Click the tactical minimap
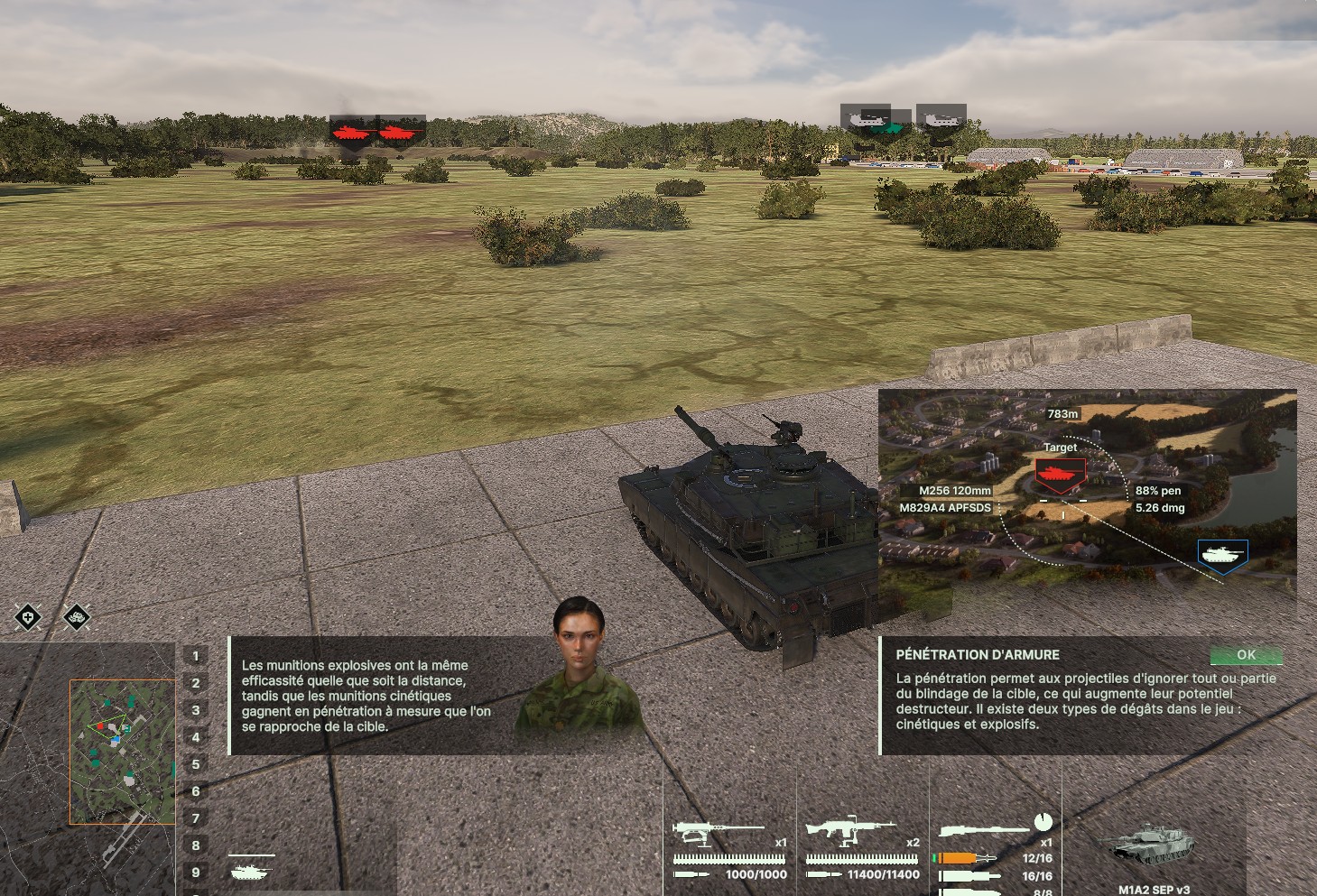 122,751
